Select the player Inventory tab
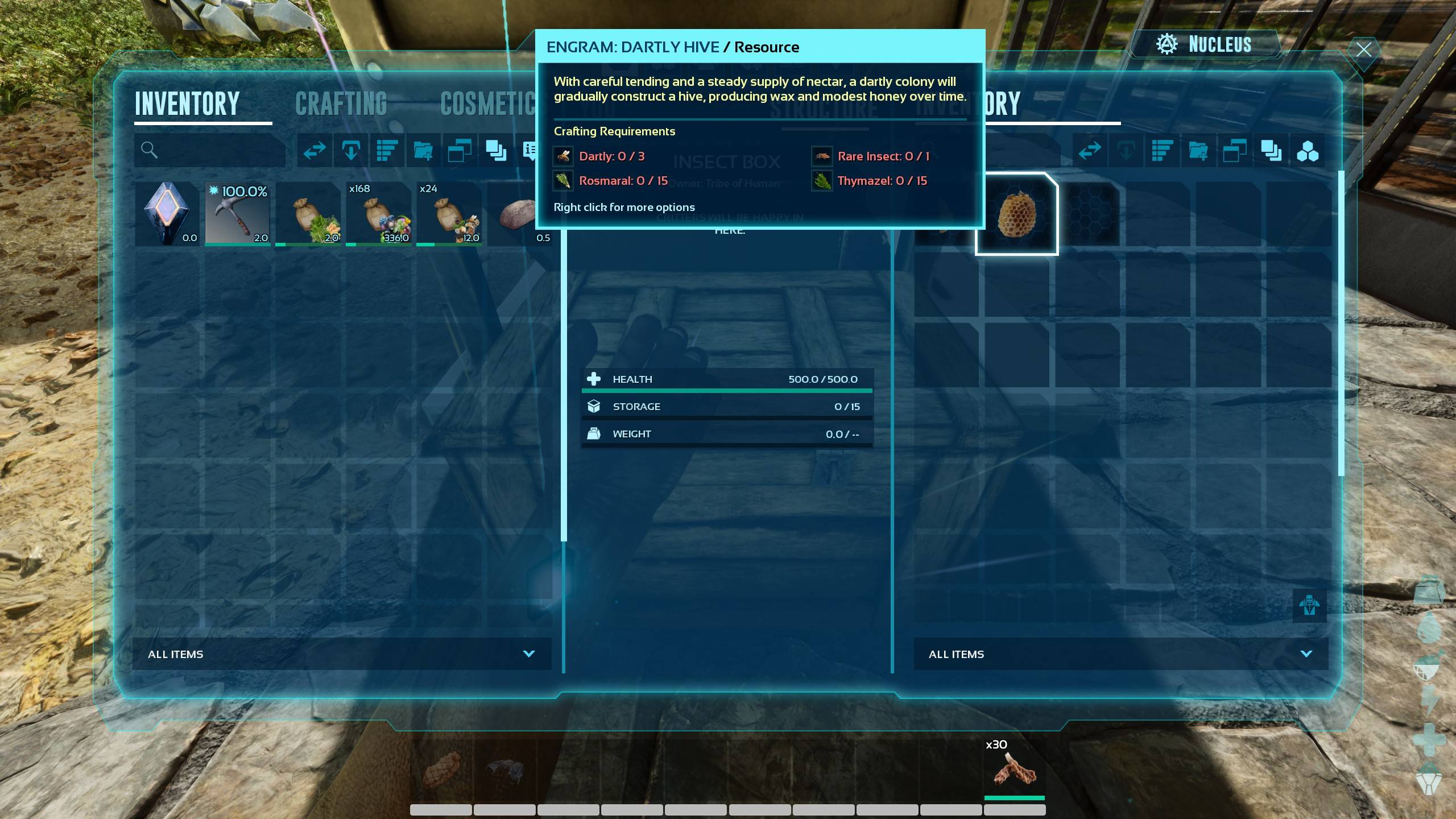1456x819 pixels. tap(187, 104)
